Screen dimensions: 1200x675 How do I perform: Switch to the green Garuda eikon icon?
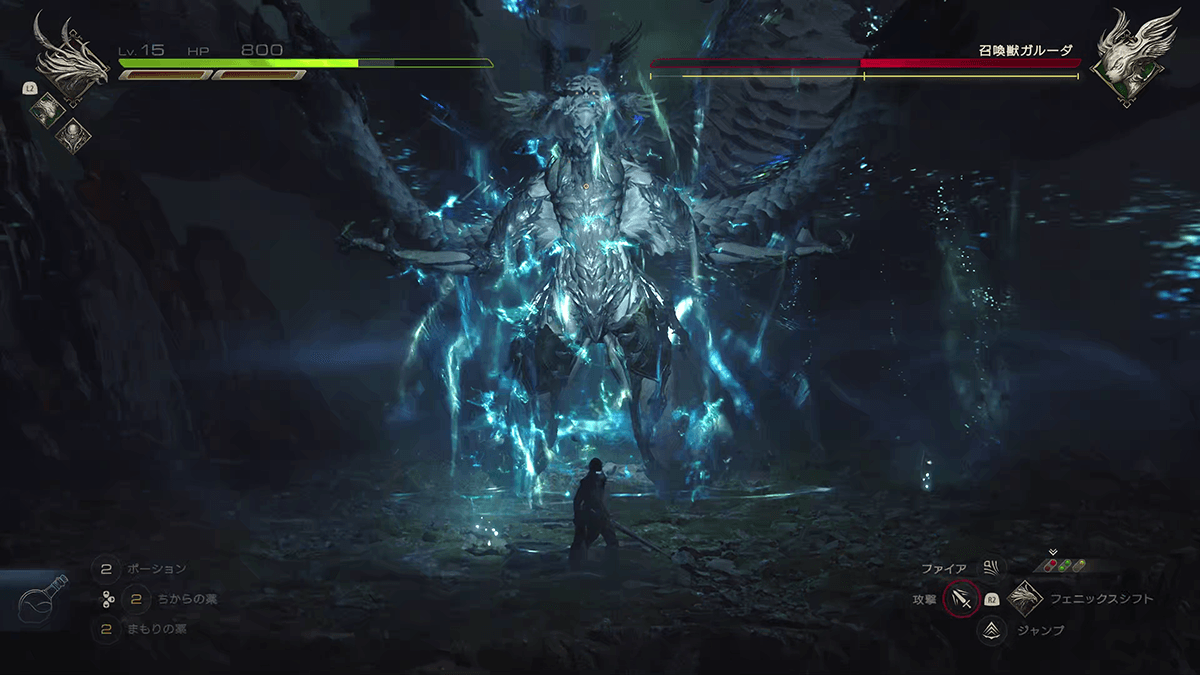click(46, 108)
